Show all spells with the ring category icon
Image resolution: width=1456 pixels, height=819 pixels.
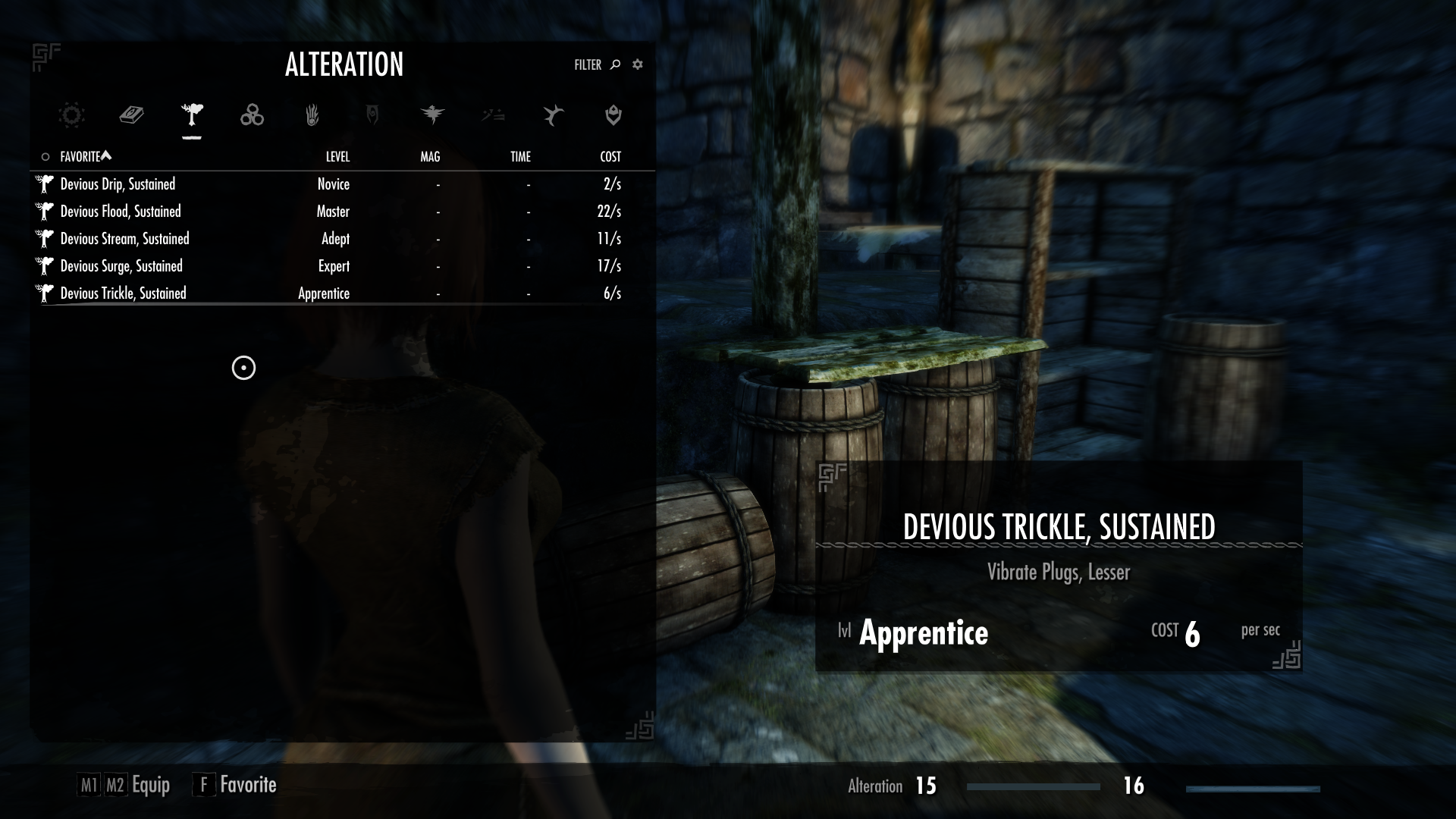pyautogui.click(x=71, y=115)
